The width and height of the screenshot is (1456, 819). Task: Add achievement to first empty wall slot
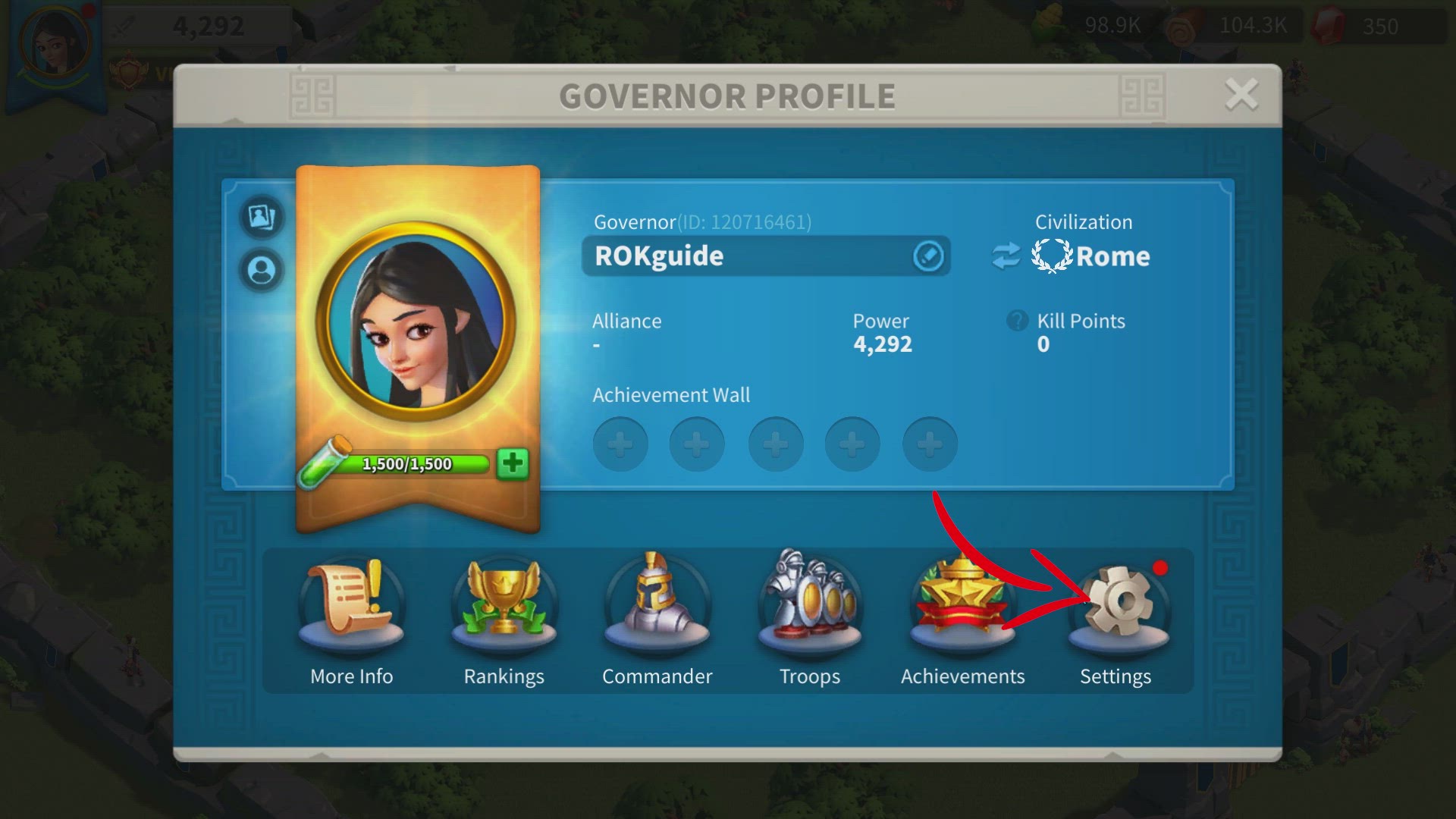(x=620, y=444)
